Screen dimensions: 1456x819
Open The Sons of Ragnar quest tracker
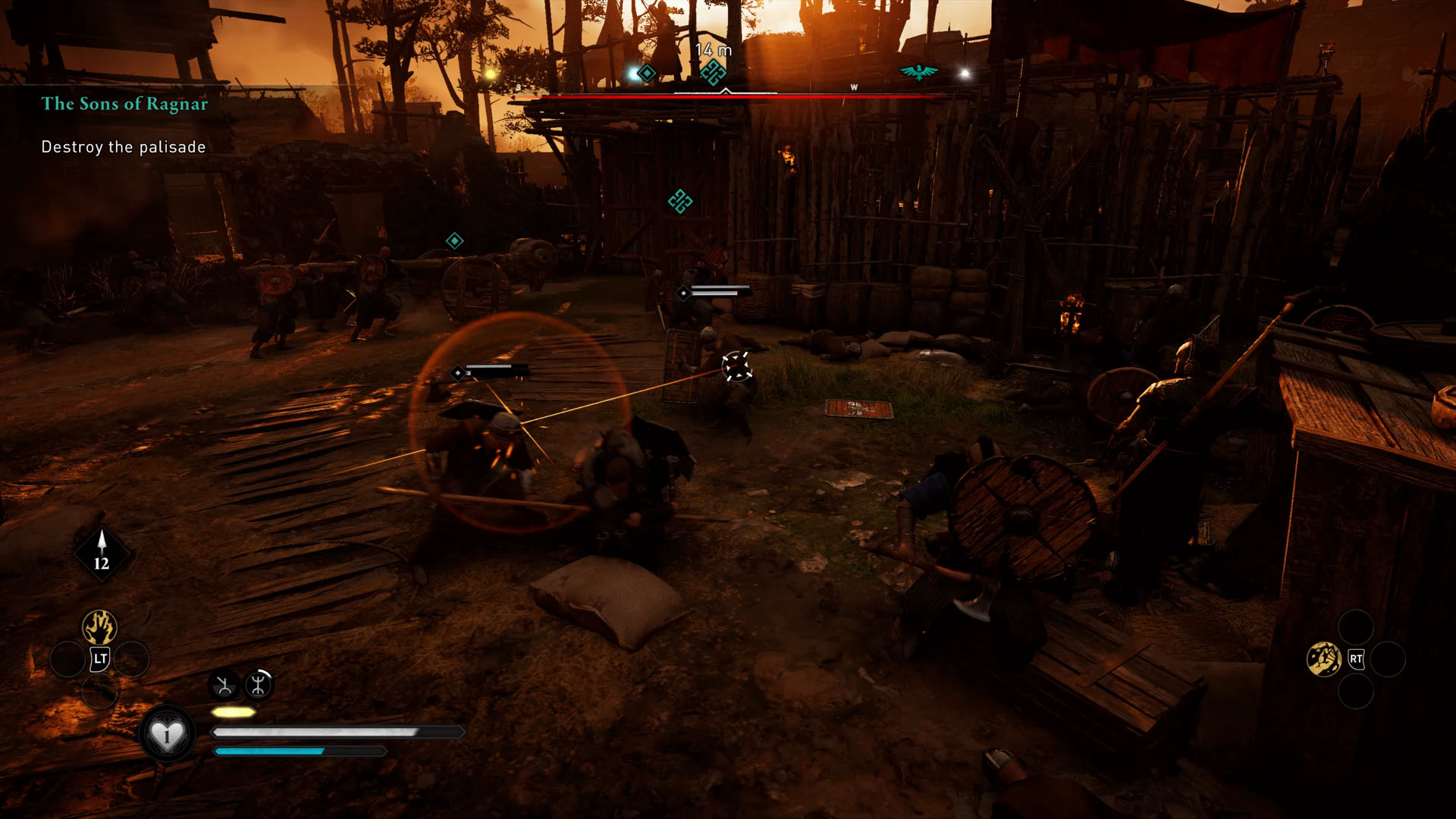click(x=124, y=104)
